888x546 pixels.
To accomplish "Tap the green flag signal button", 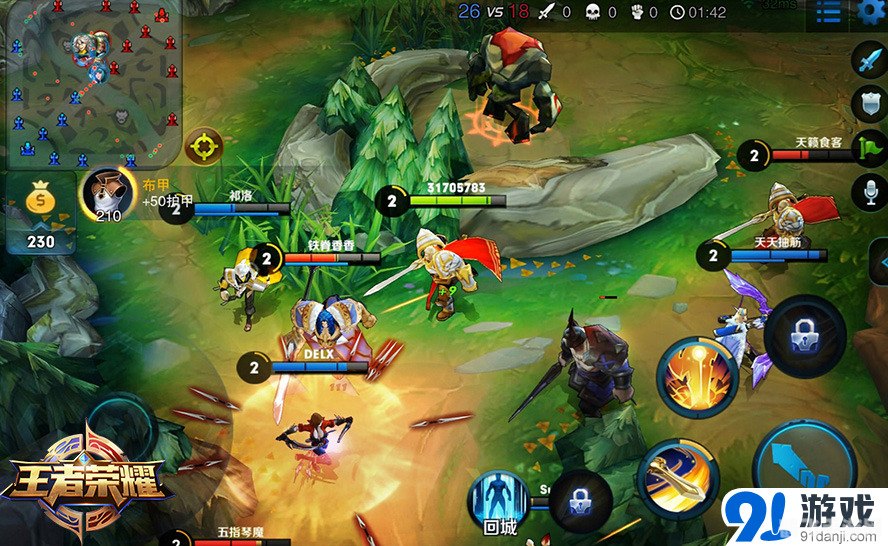I will 868,147.
